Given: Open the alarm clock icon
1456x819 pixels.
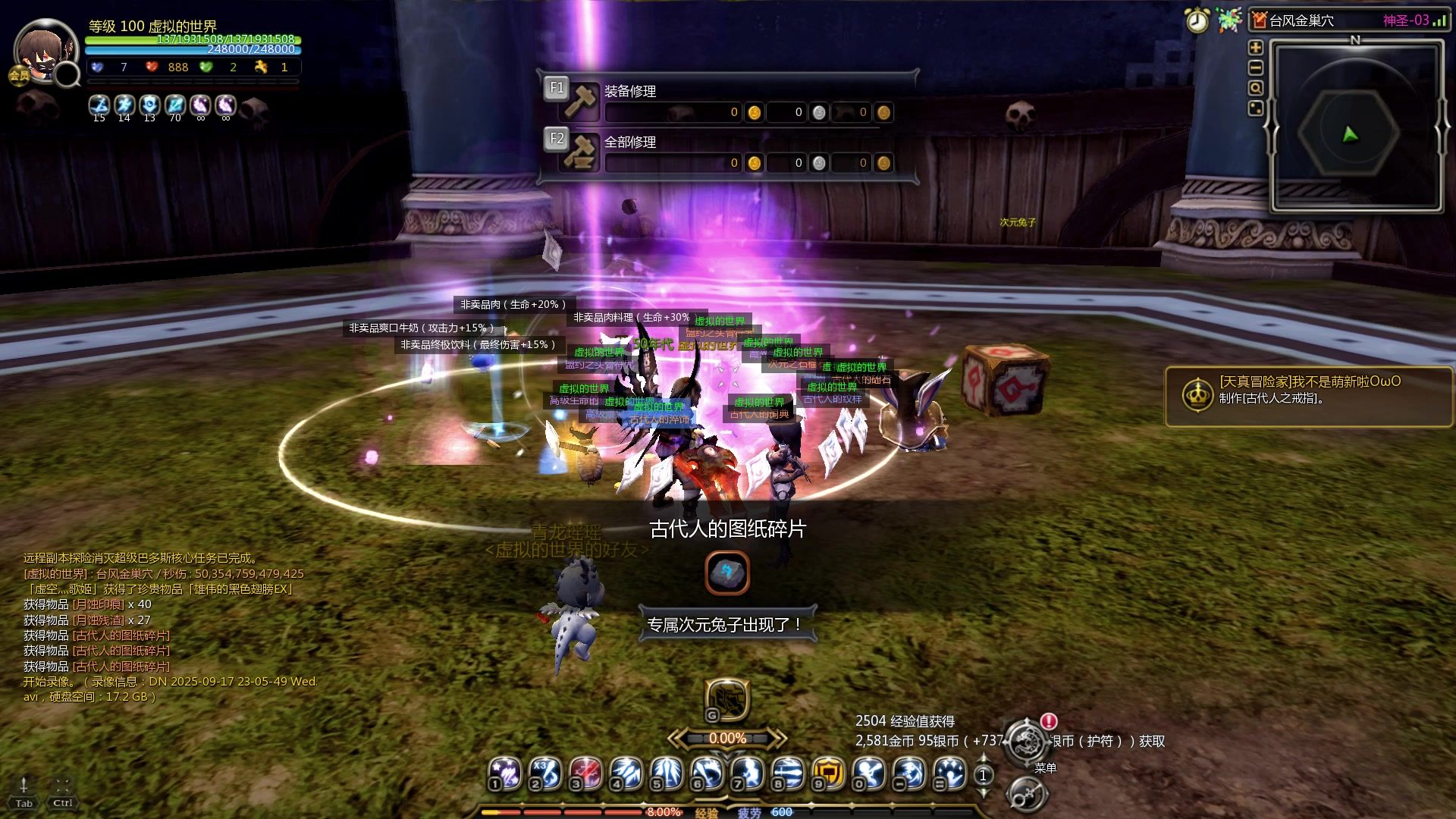Looking at the screenshot, I should (1197, 20).
